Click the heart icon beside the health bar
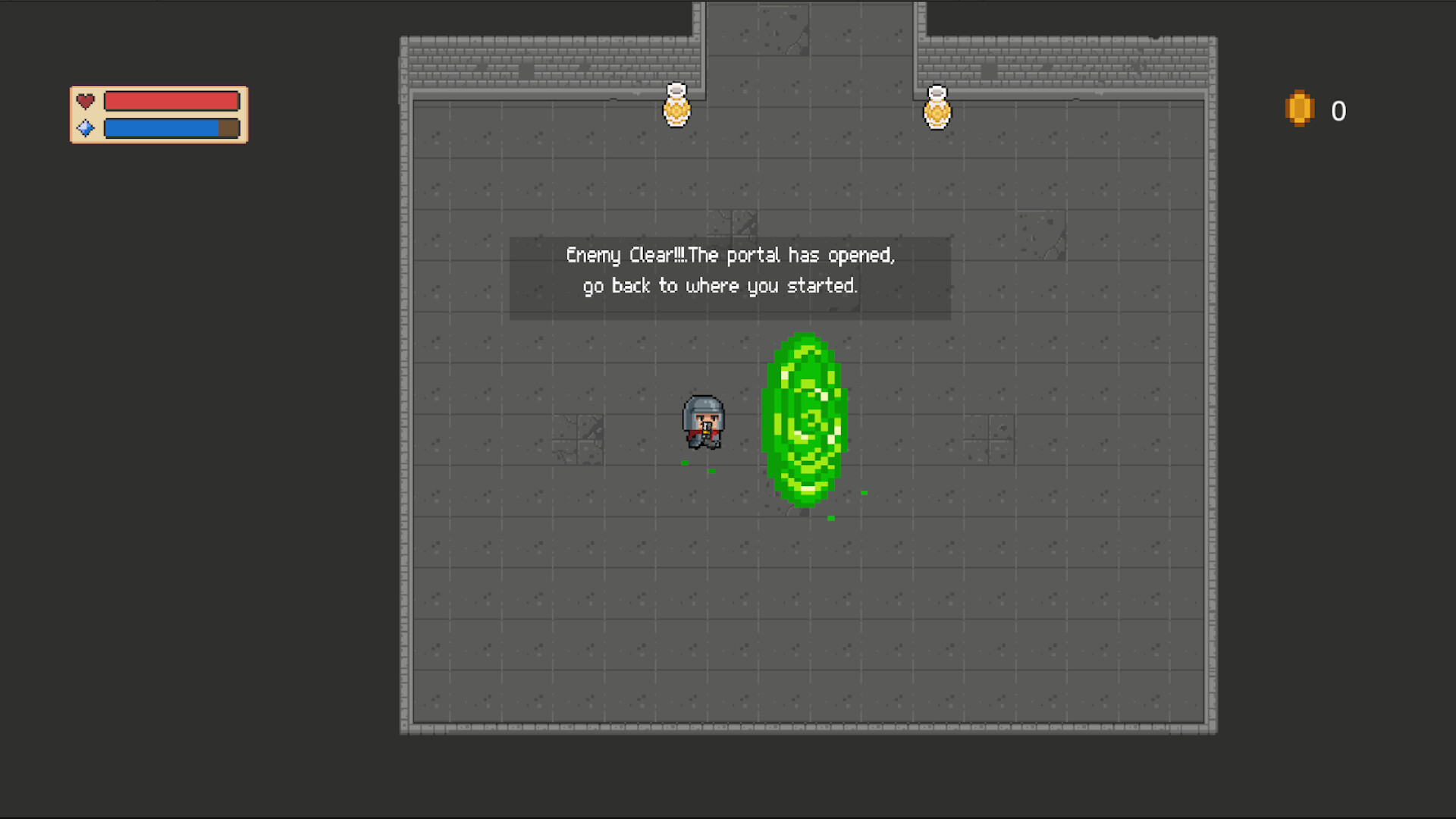Screen dimensions: 1456x819 [x=85, y=100]
